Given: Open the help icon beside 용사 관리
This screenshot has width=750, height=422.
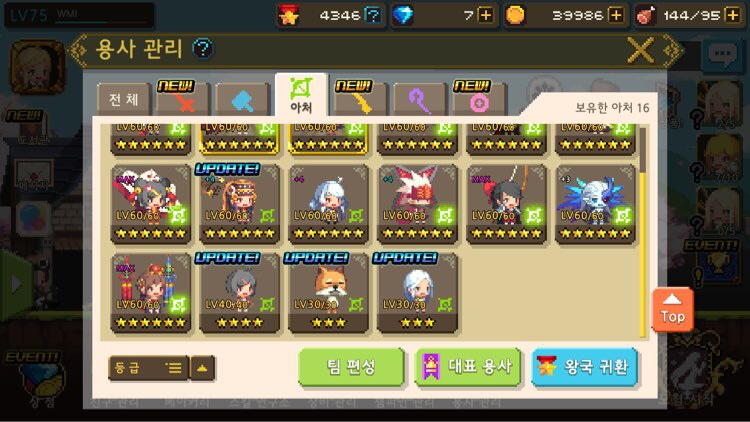Looking at the screenshot, I should pyautogui.click(x=202, y=48).
